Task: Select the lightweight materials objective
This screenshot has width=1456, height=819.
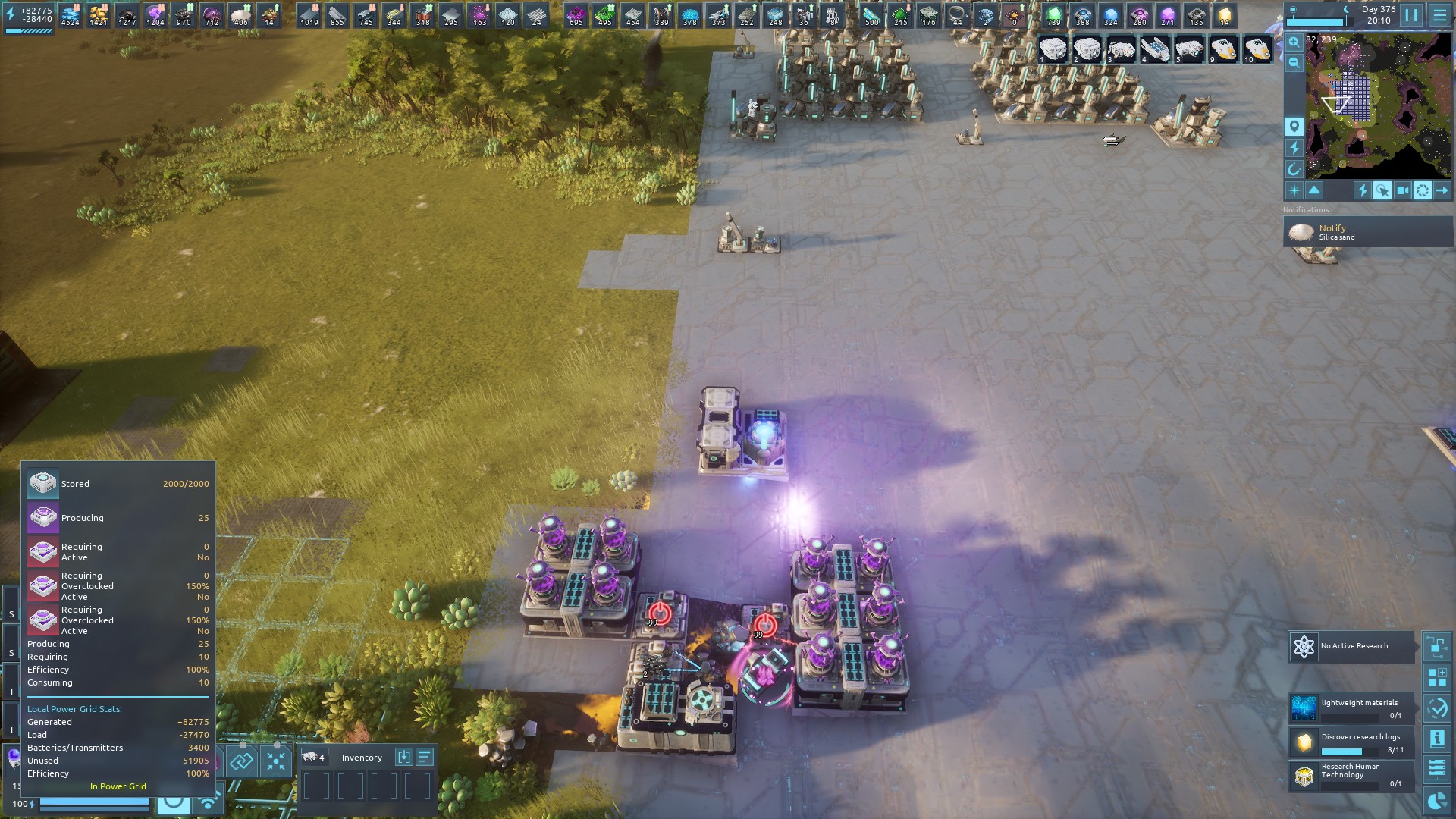Action: pyautogui.click(x=1351, y=708)
